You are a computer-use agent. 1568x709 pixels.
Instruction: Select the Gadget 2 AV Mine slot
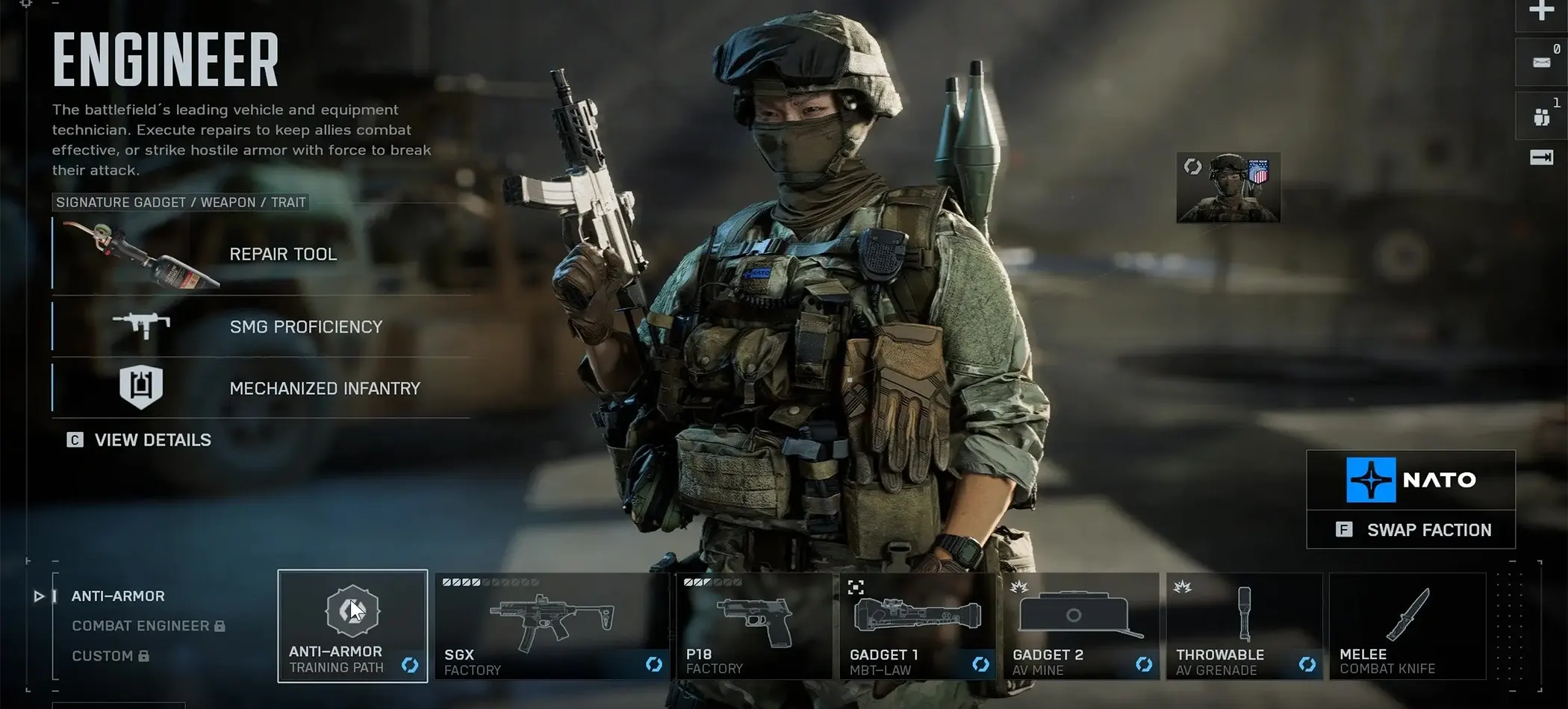[x=1080, y=625]
